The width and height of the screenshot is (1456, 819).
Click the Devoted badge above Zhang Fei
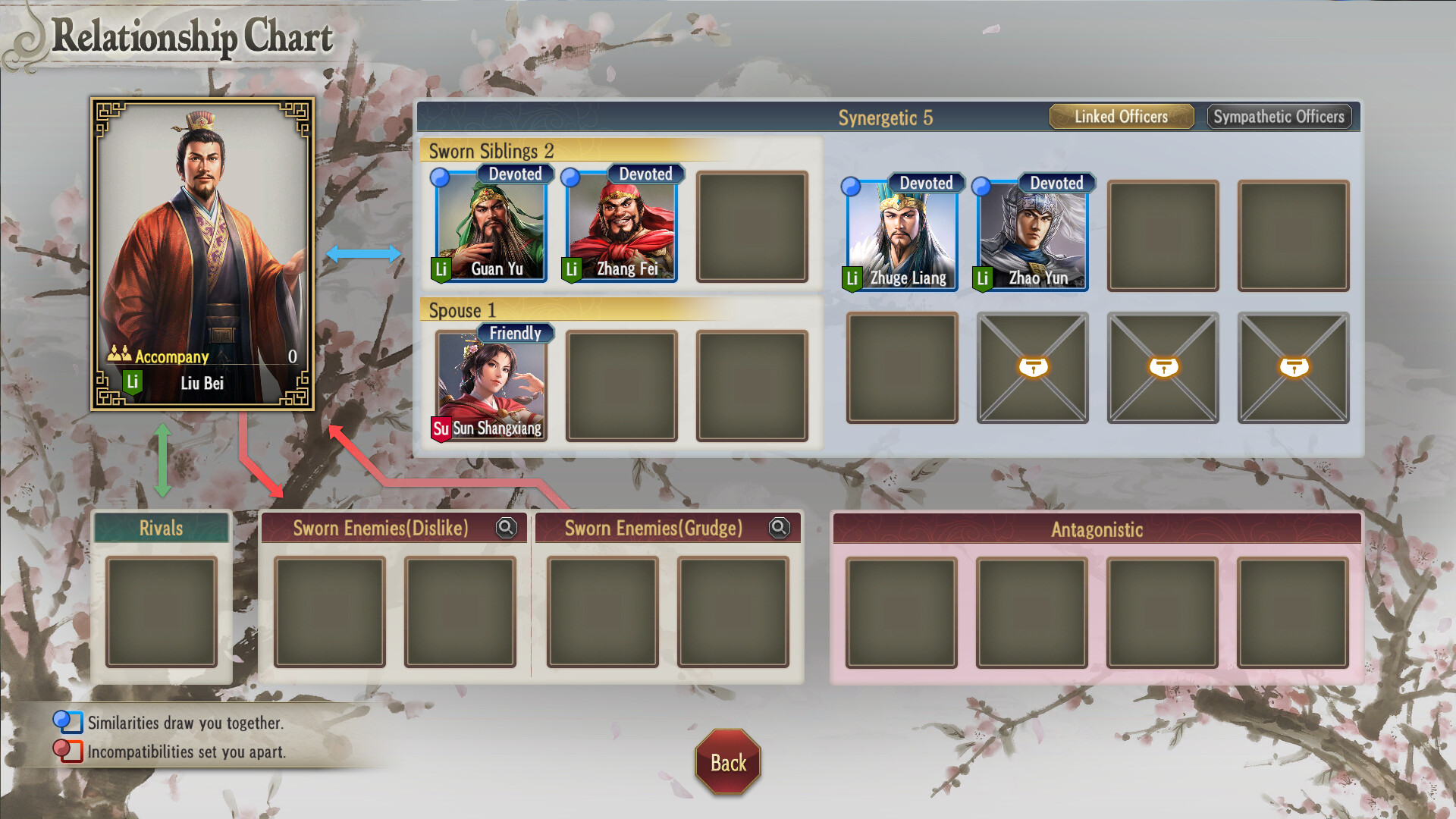(644, 174)
